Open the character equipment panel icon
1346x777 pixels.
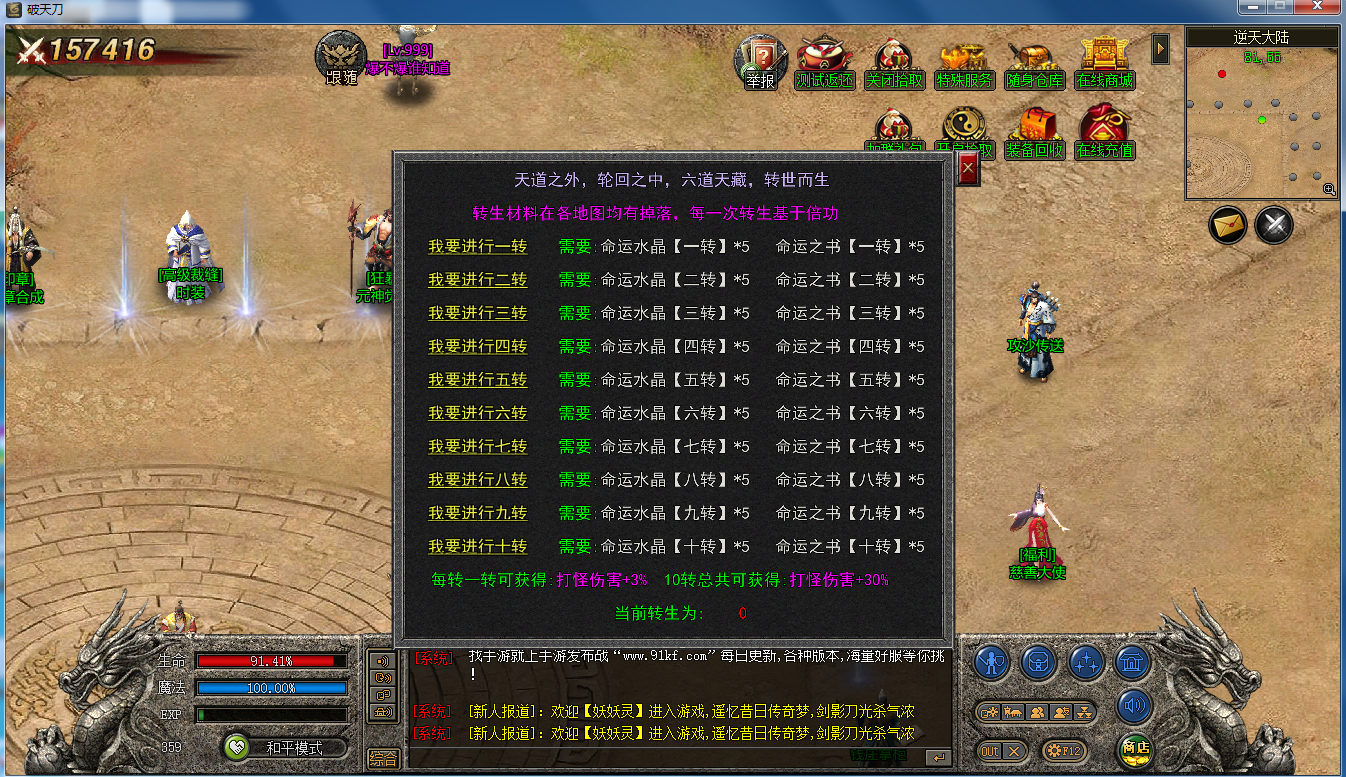click(x=991, y=662)
